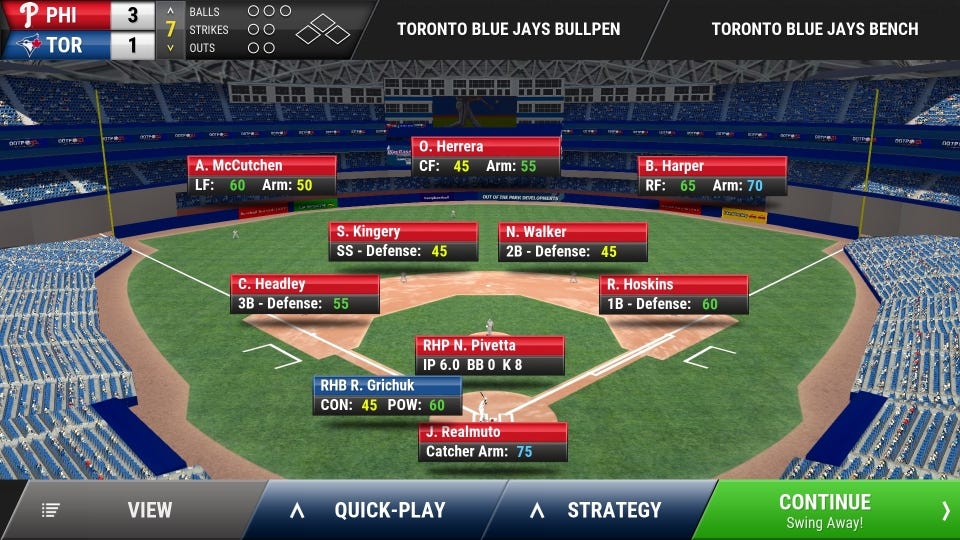Select right fielder B. Harper's card
The width and height of the screenshot is (960, 540).
pos(712,176)
